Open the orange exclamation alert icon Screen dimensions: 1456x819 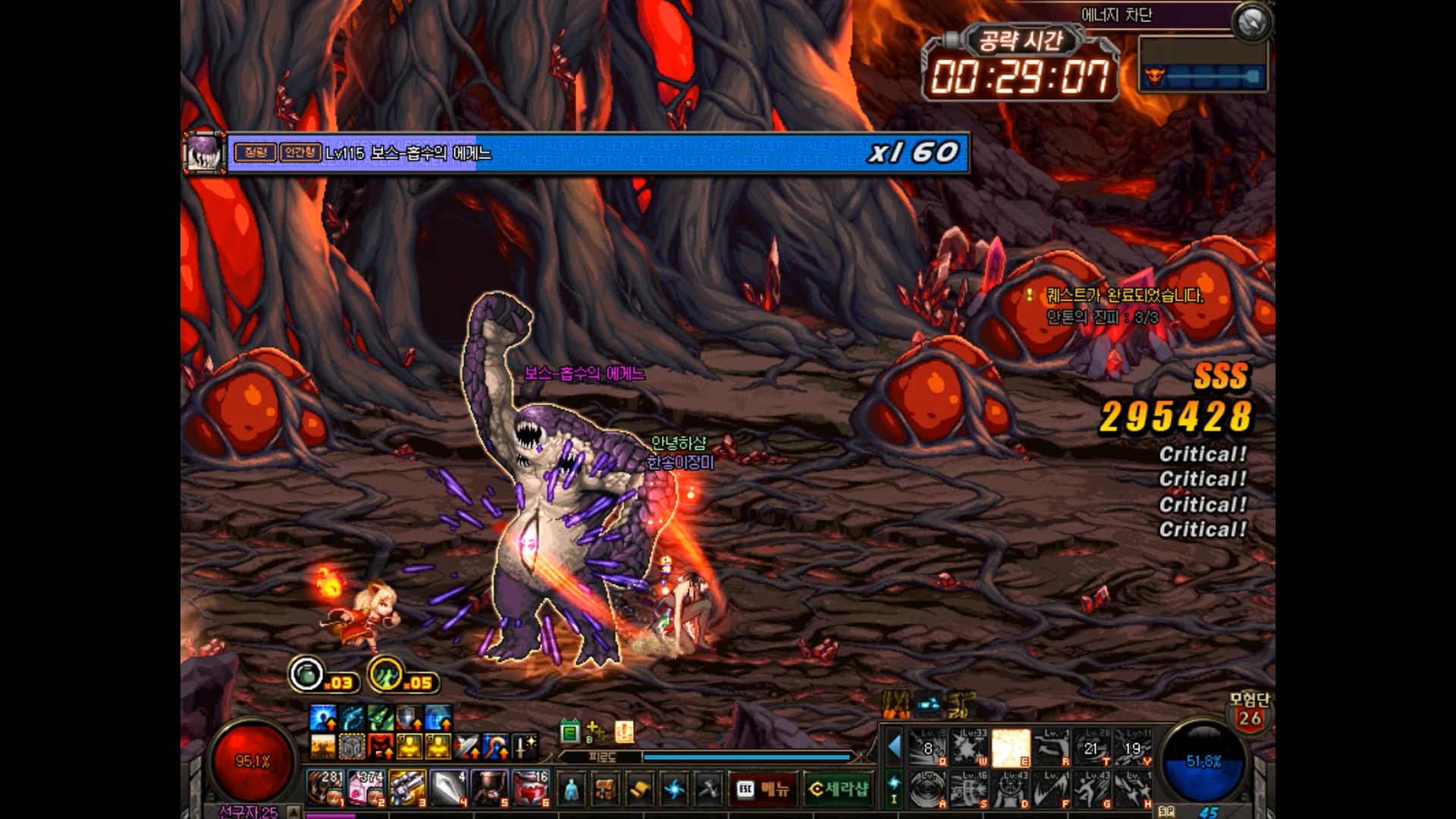coord(624,732)
